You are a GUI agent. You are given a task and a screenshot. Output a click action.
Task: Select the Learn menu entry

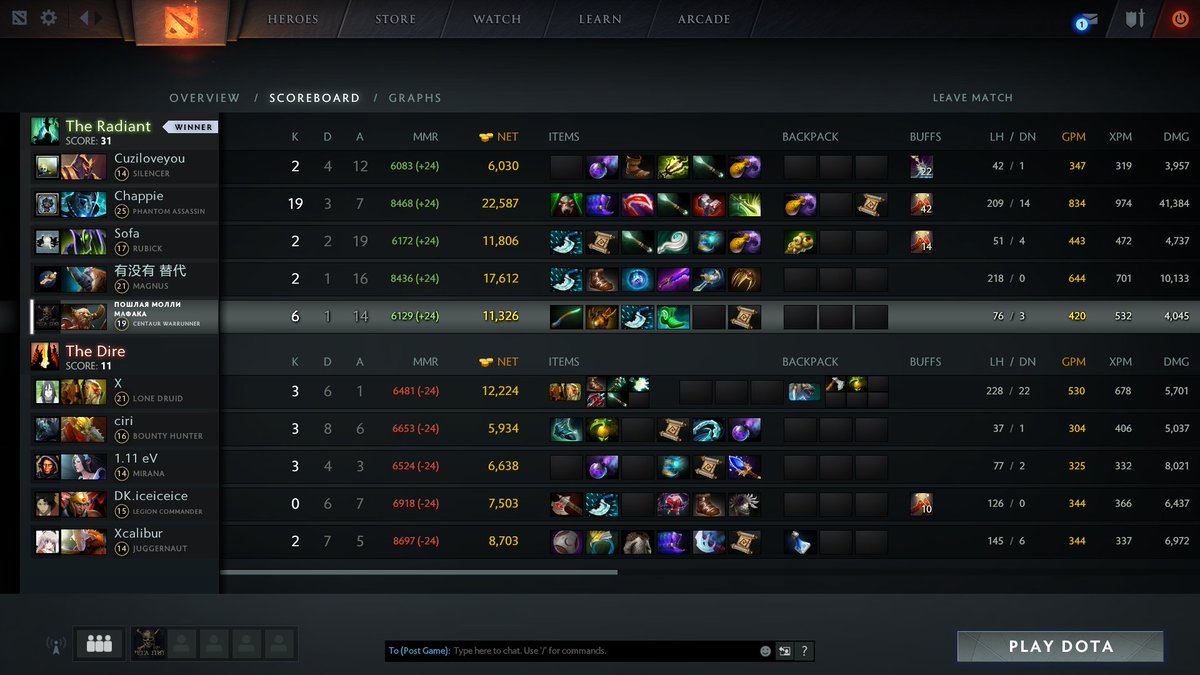tap(600, 19)
